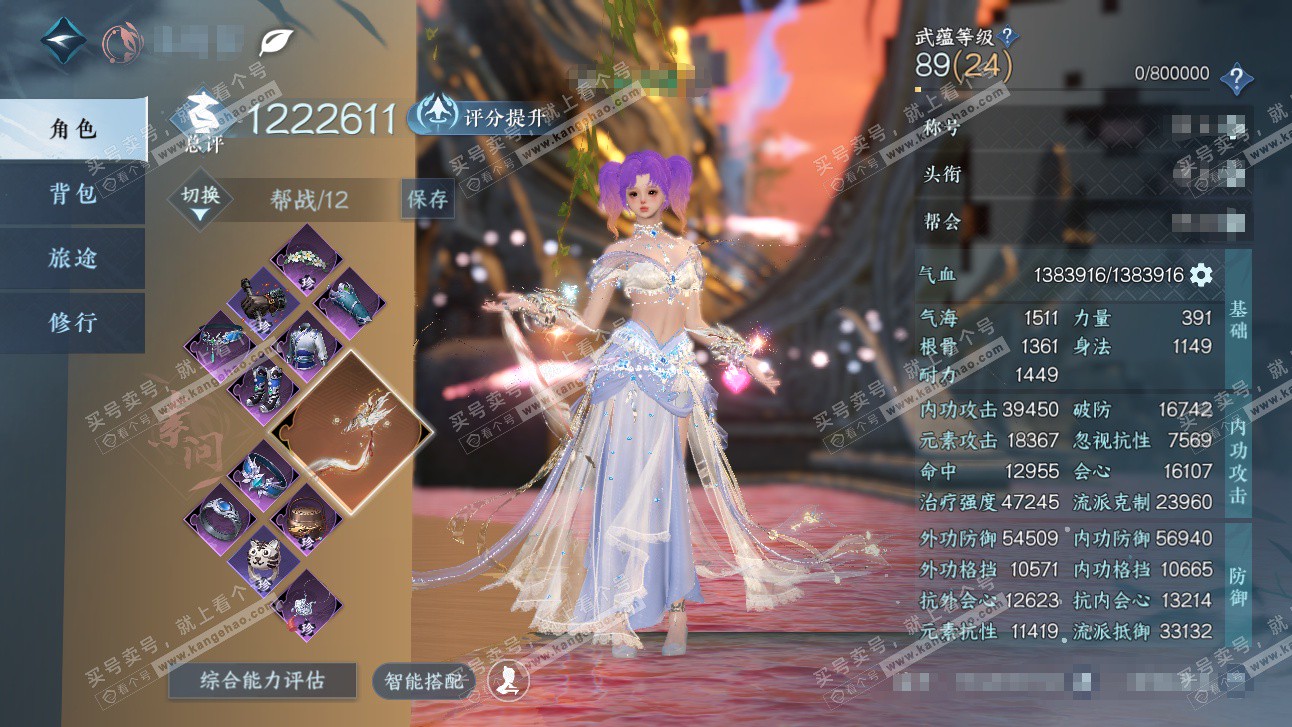Open the large weapon slot

(x=351, y=430)
